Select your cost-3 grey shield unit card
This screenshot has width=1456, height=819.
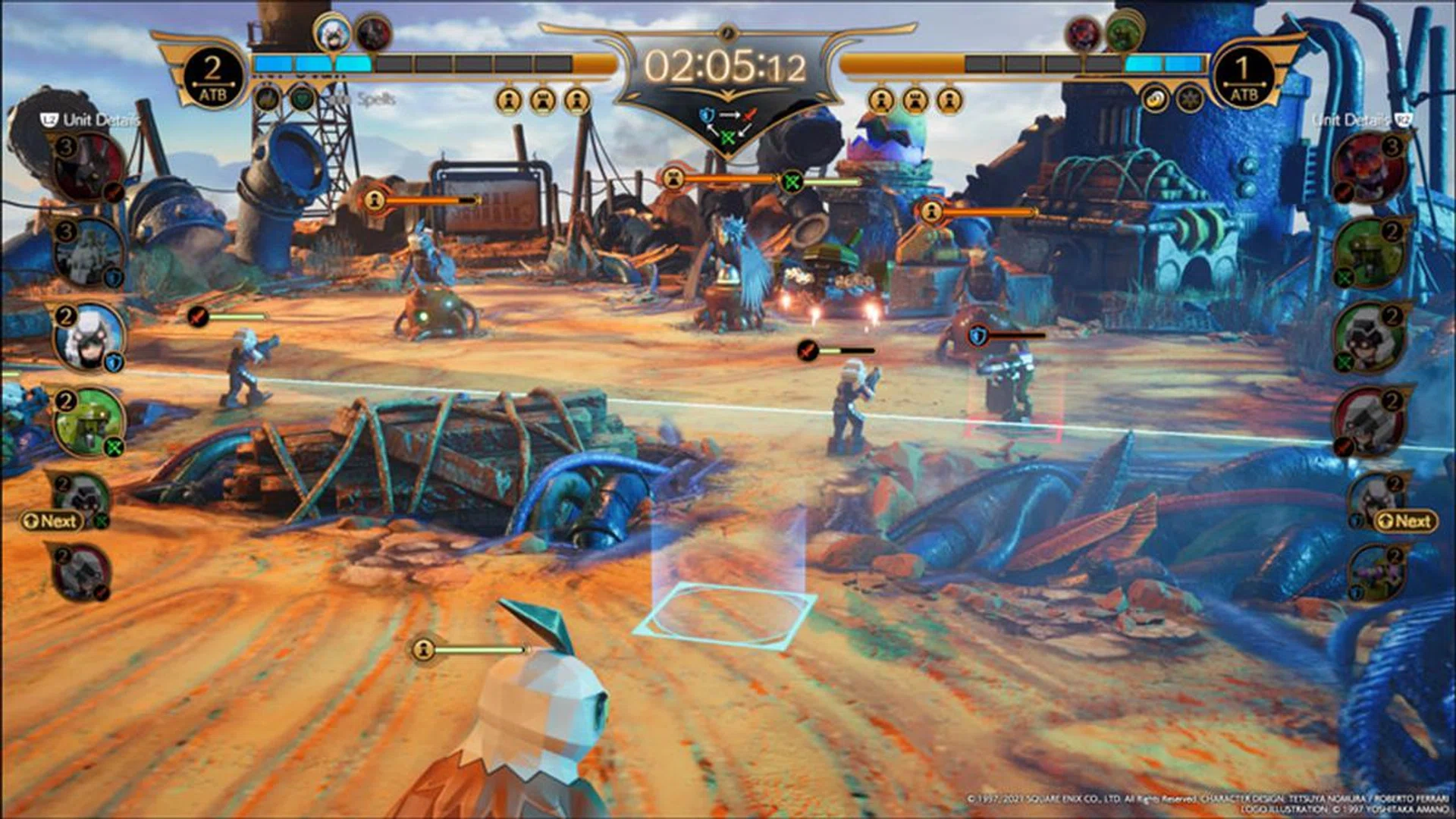[x=87, y=253]
